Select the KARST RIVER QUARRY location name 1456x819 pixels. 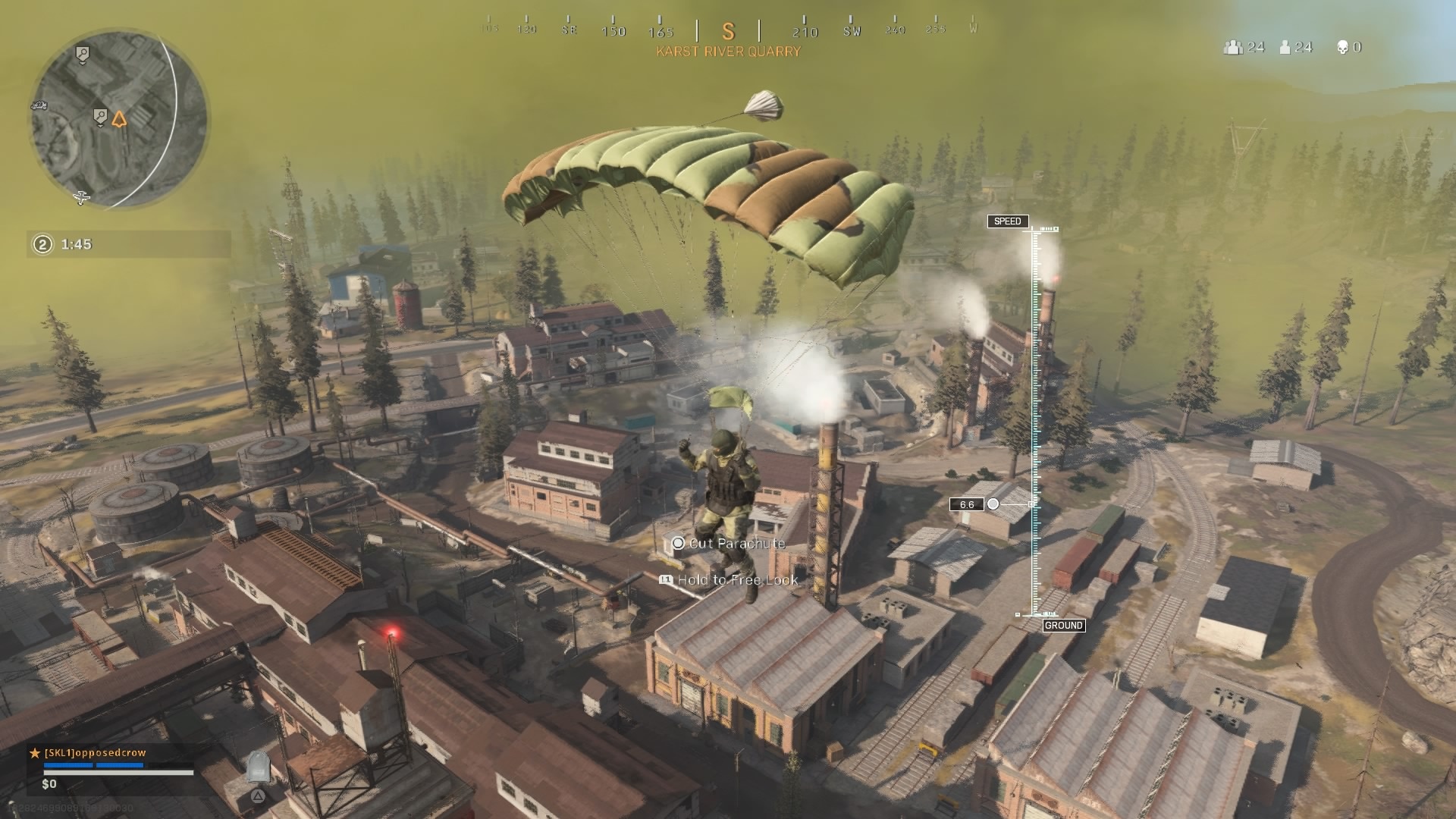tap(729, 51)
